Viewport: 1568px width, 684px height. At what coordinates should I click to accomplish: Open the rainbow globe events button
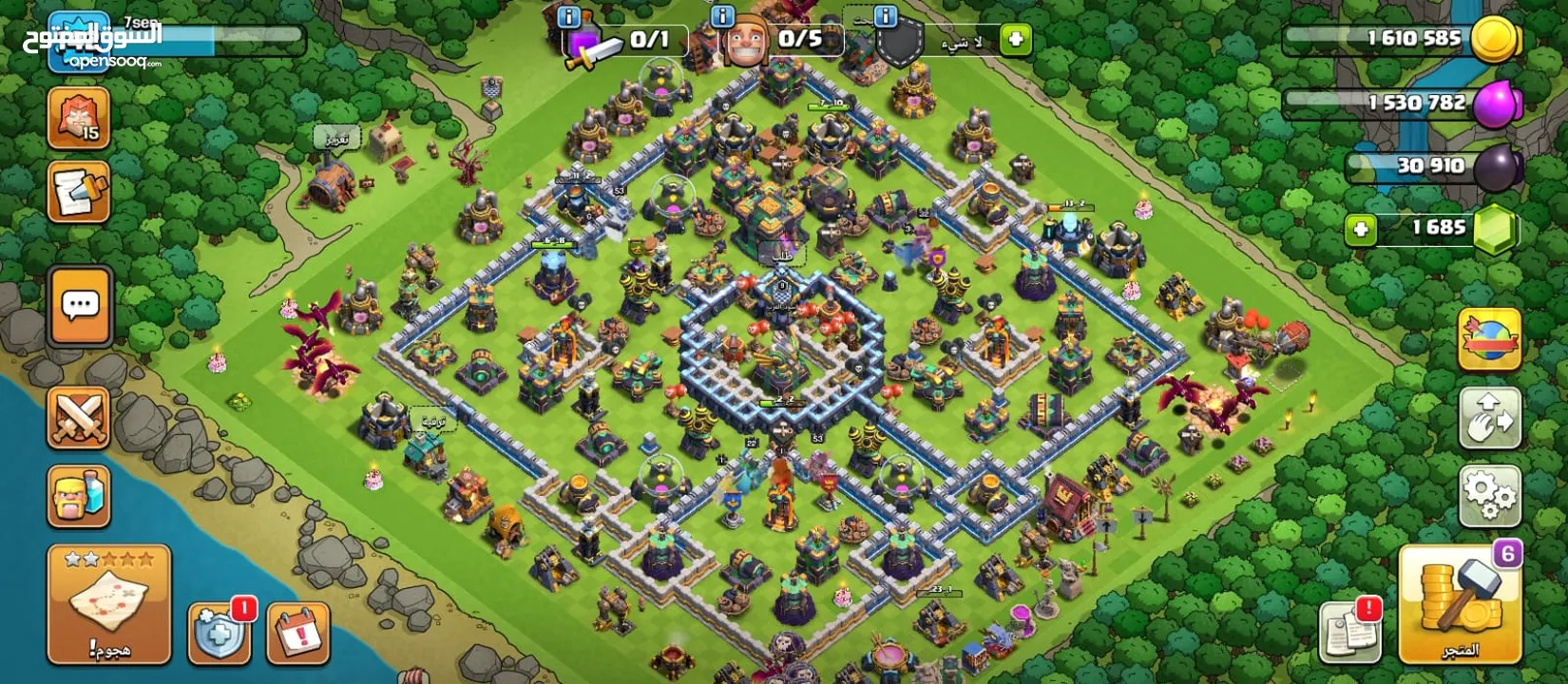click(x=1489, y=339)
